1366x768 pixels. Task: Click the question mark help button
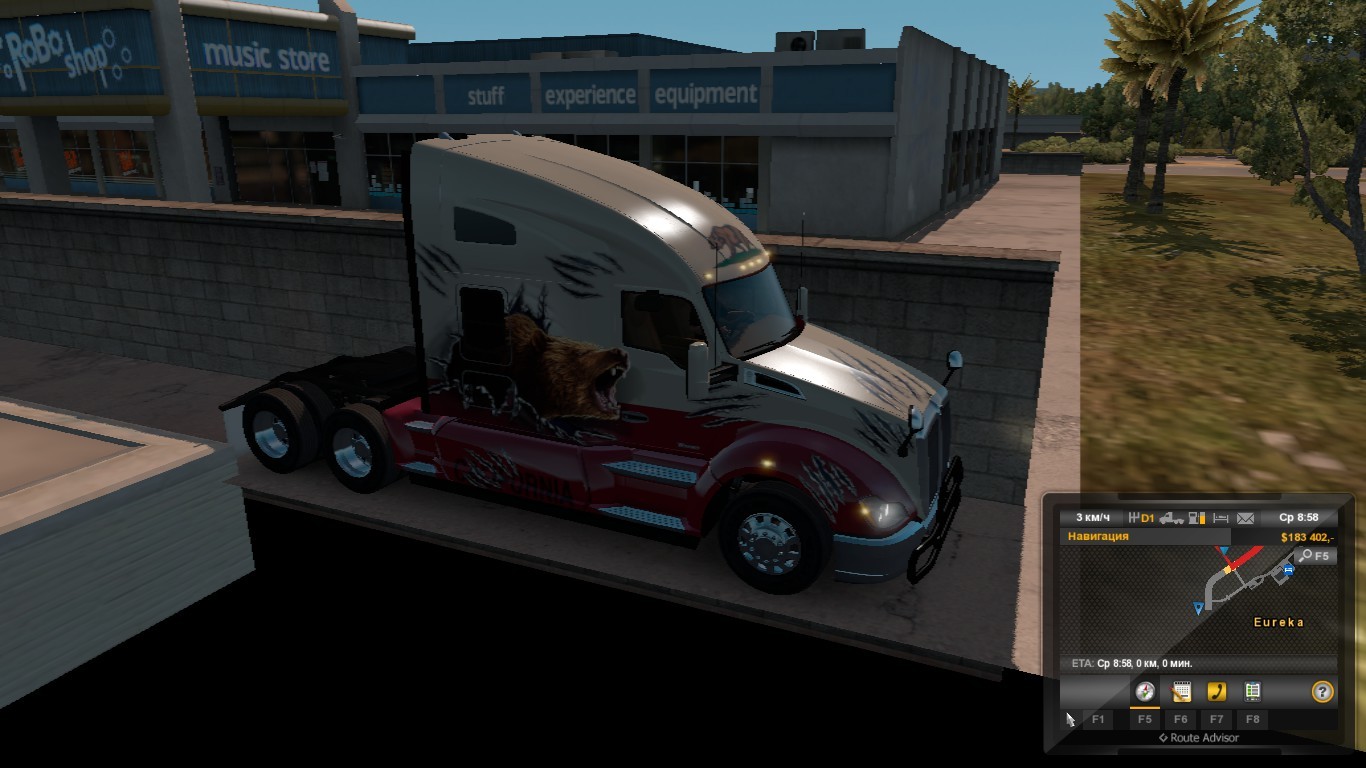[1322, 691]
